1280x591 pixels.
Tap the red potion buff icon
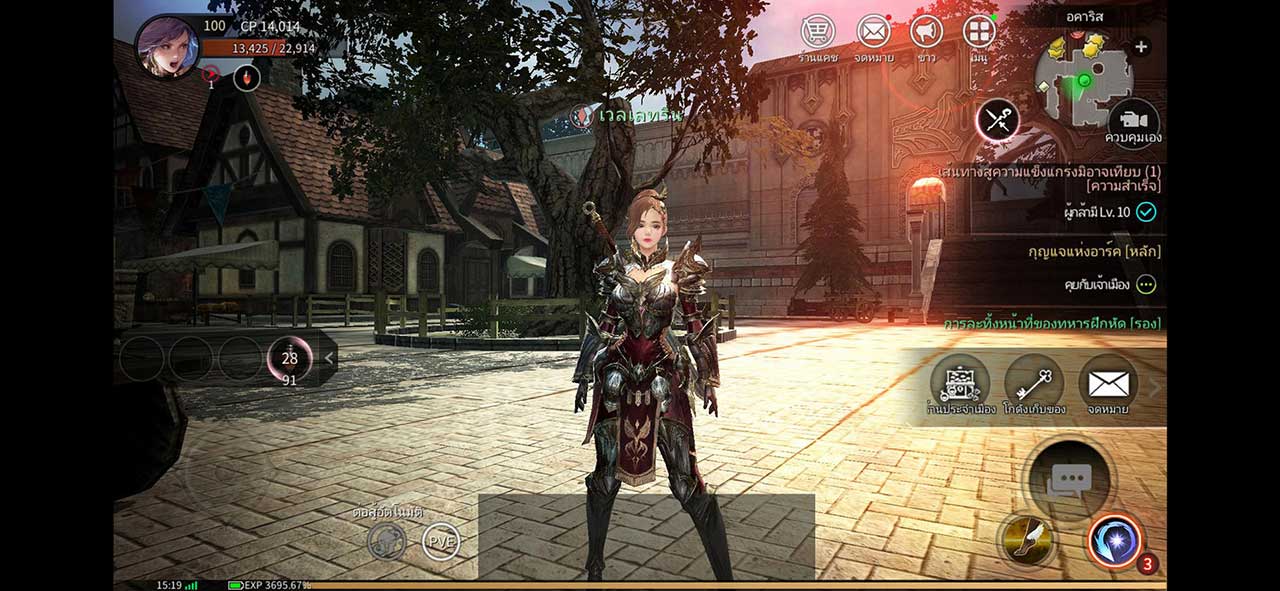tap(247, 77)
